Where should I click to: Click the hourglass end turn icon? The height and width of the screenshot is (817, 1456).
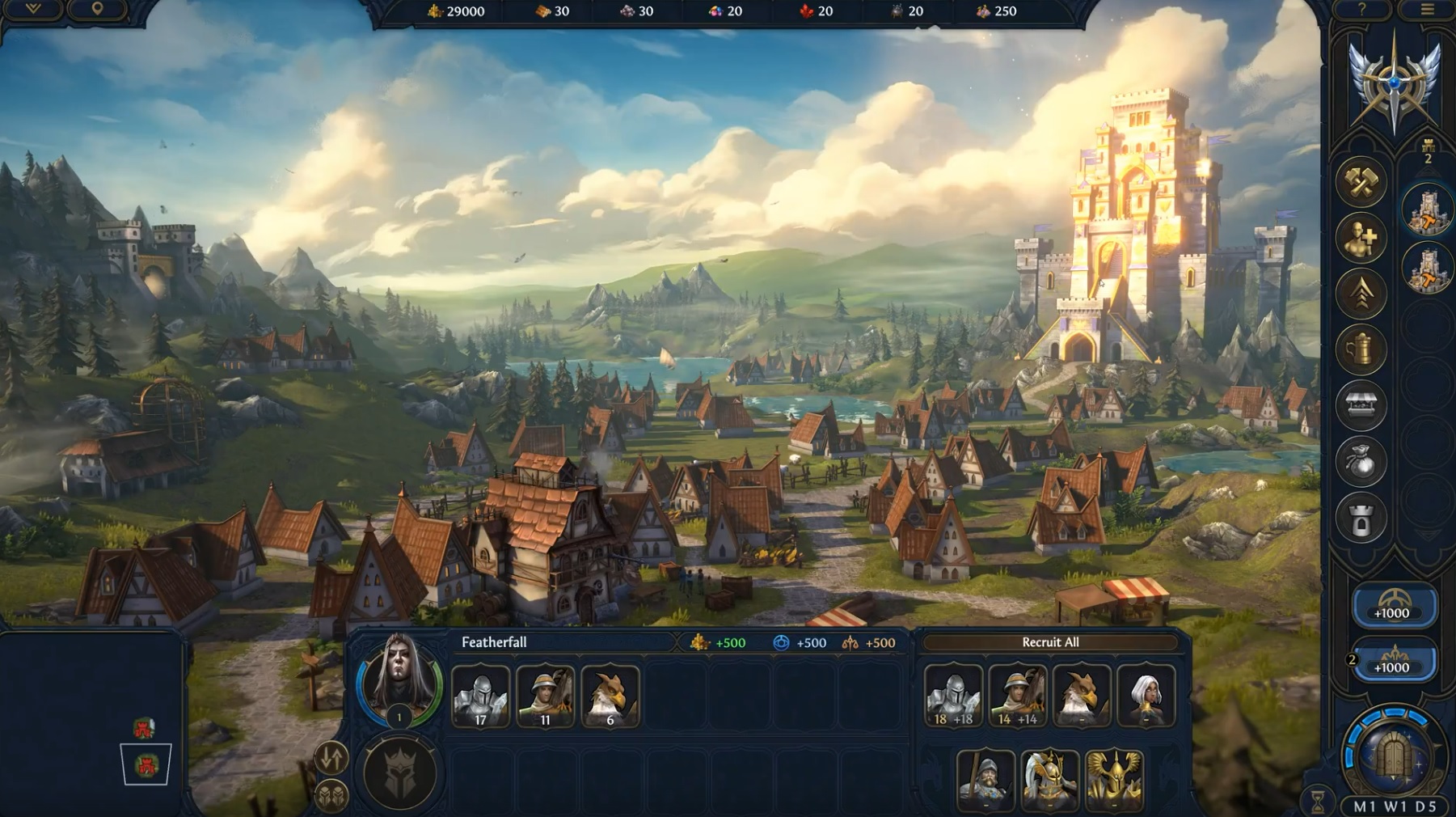click(x=1319, y=800)
